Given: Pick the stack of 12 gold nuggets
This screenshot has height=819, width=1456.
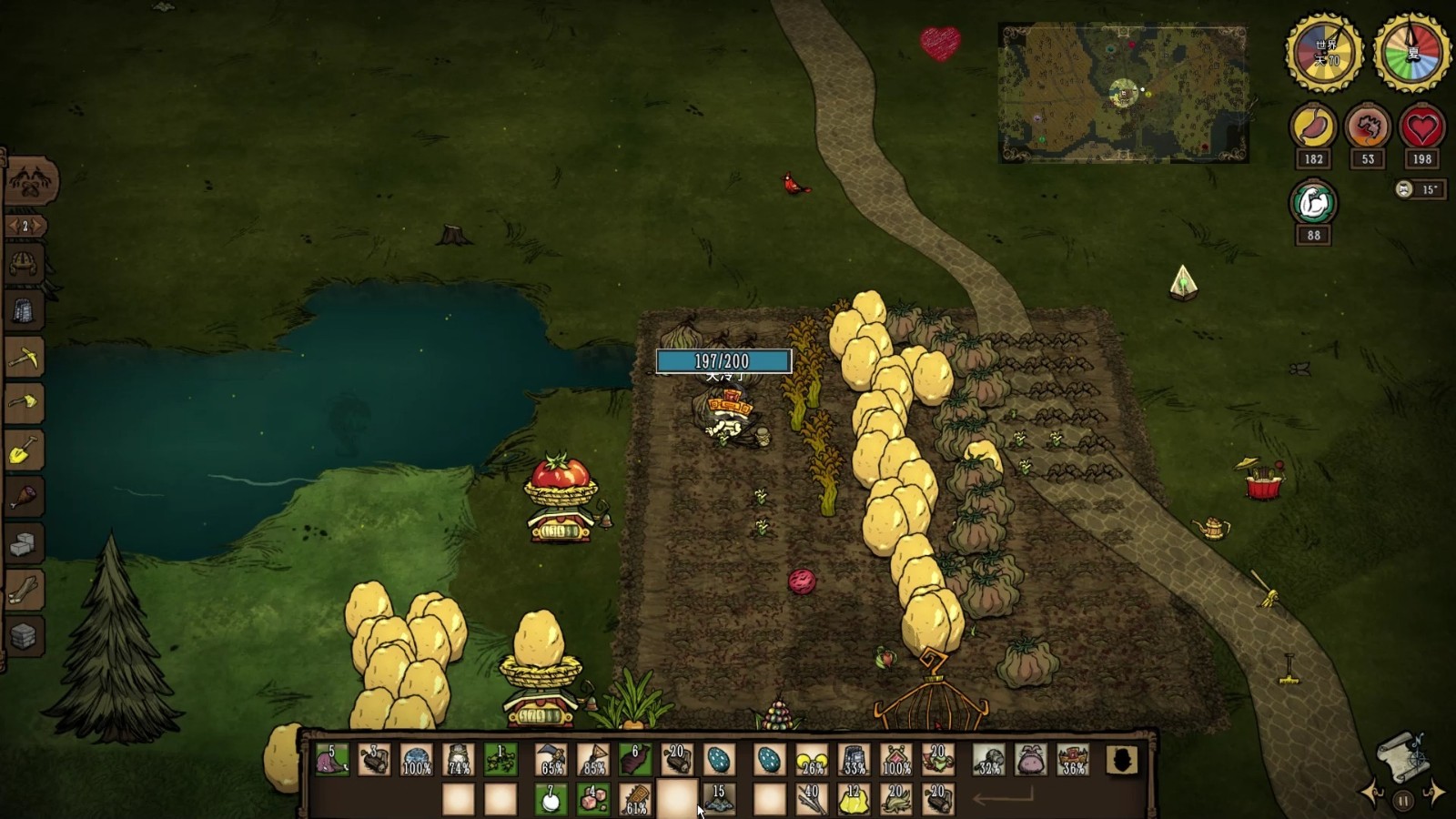Looking at the screenshot, I should click(854, 799).
